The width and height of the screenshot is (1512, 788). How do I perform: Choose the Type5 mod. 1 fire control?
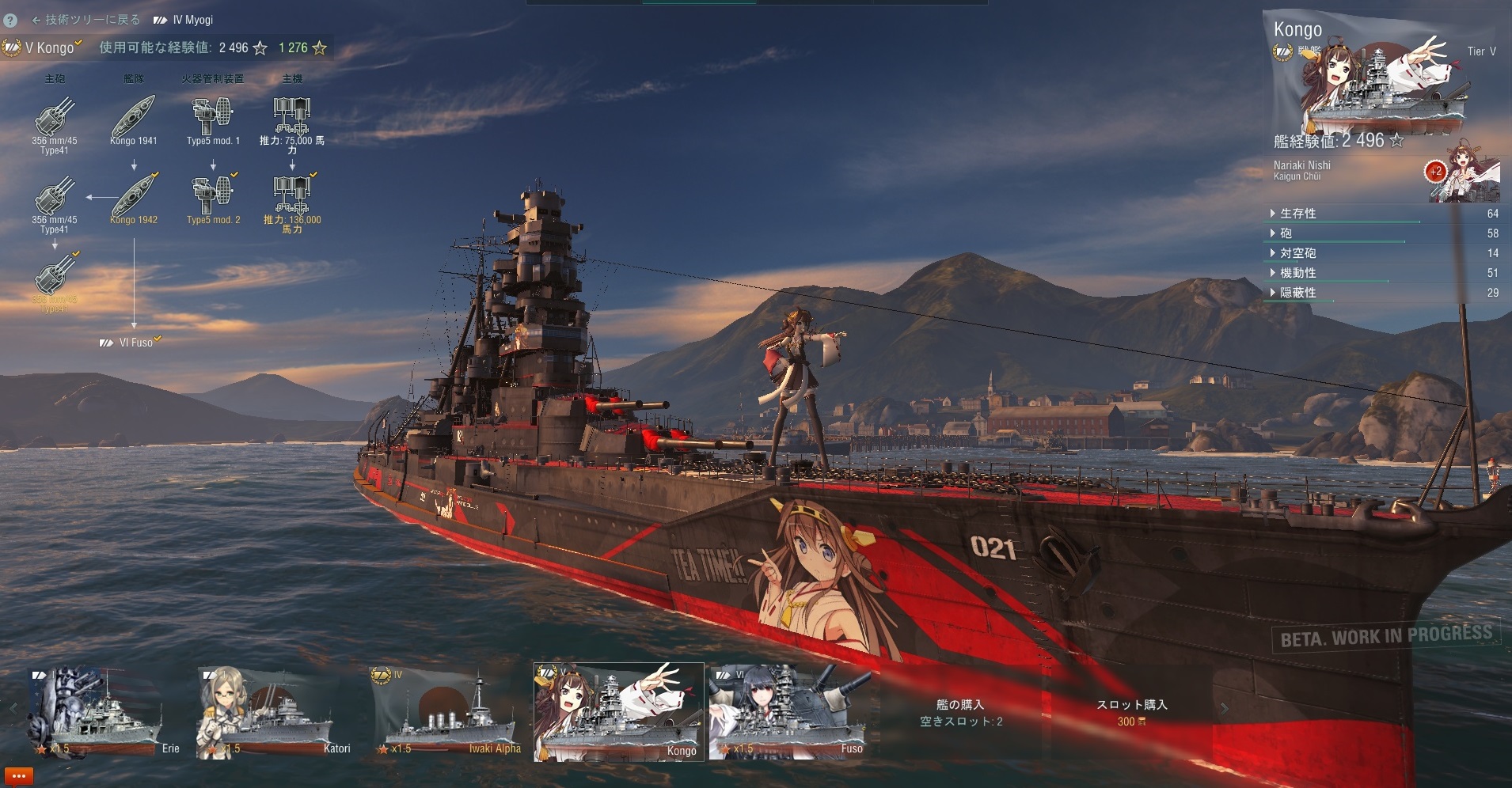tap(212, 119)
